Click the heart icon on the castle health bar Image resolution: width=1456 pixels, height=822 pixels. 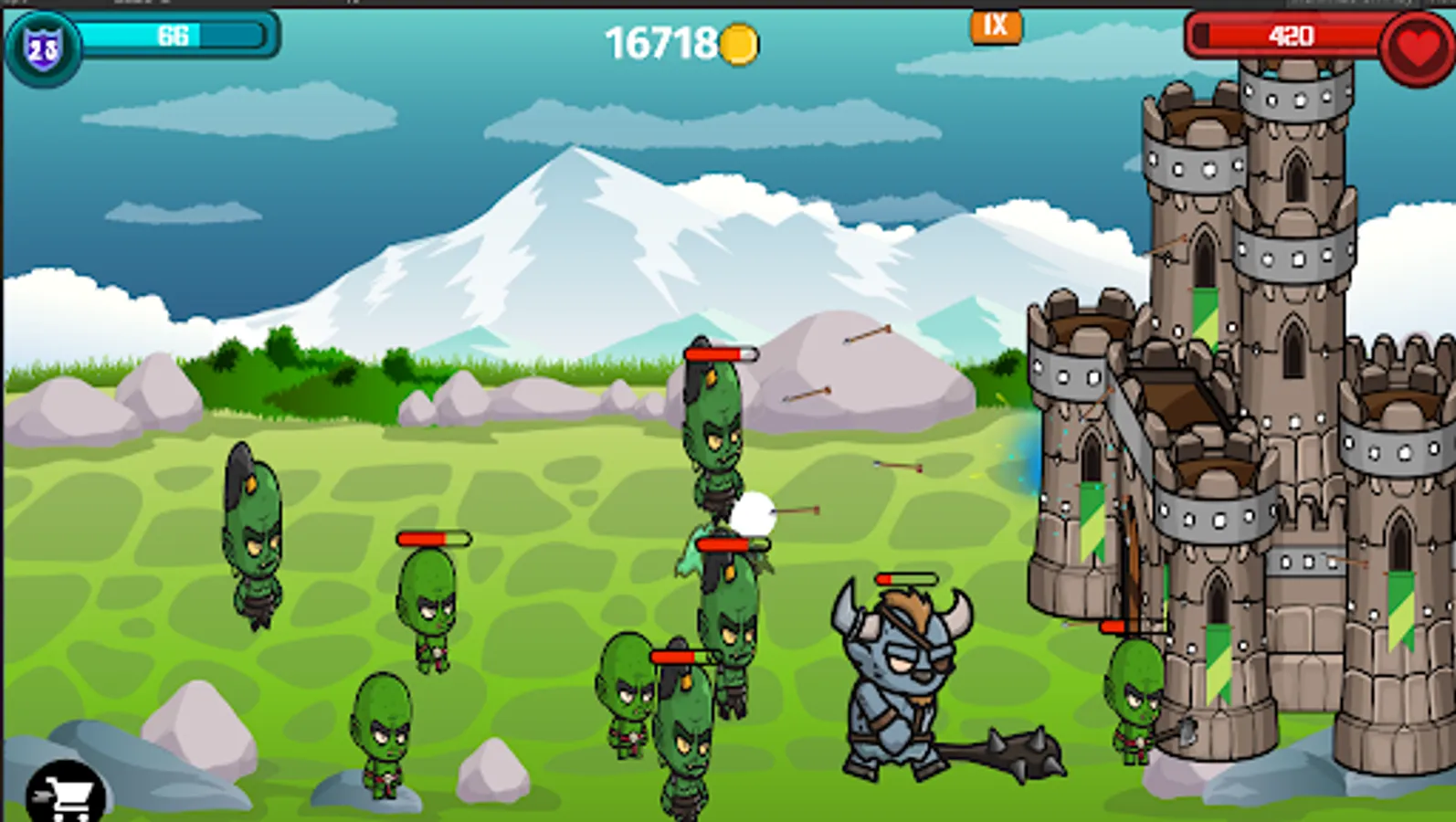(x=1411, y=41)
